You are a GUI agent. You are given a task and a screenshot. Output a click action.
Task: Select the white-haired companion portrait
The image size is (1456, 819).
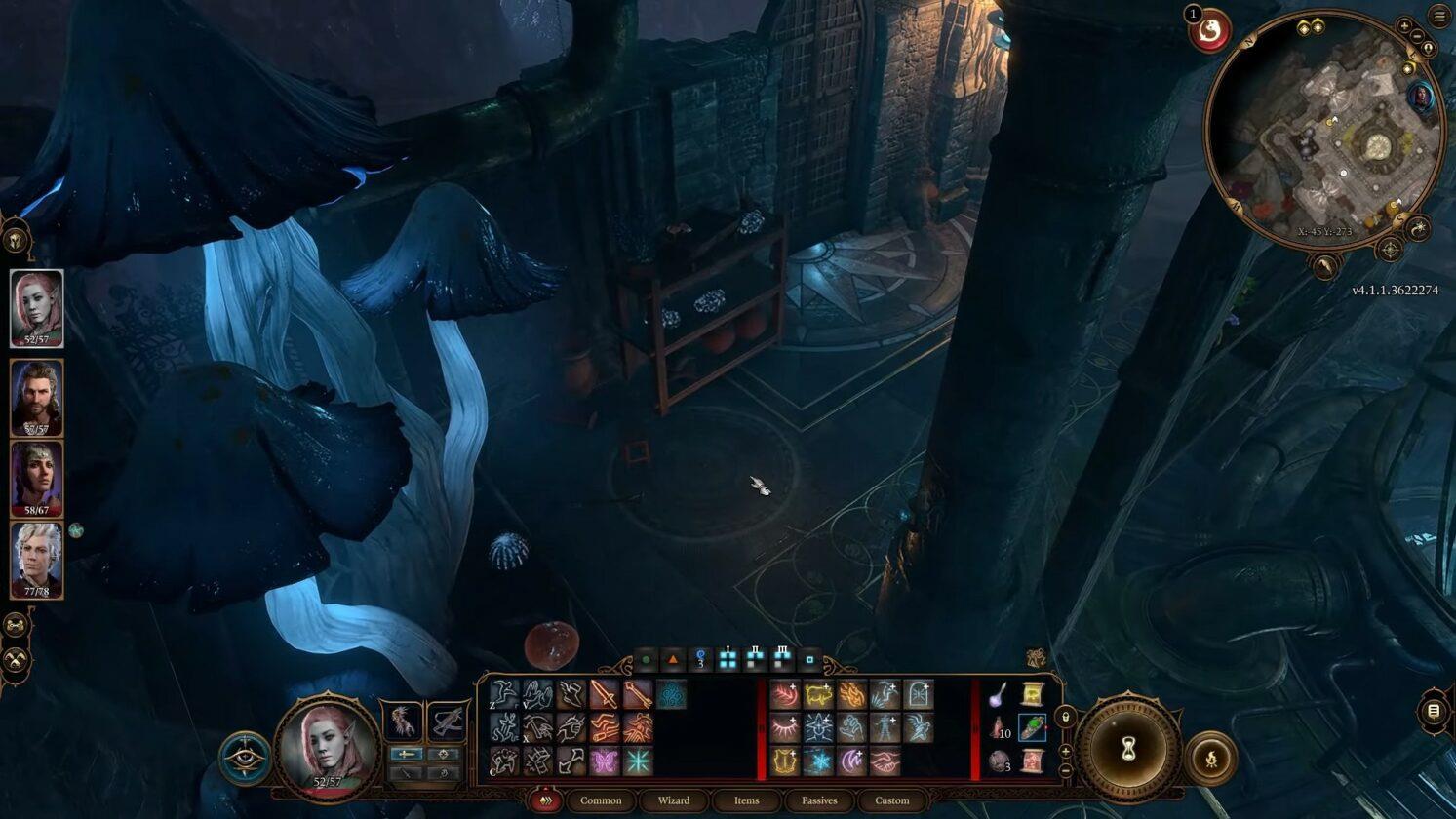point(37,560)
